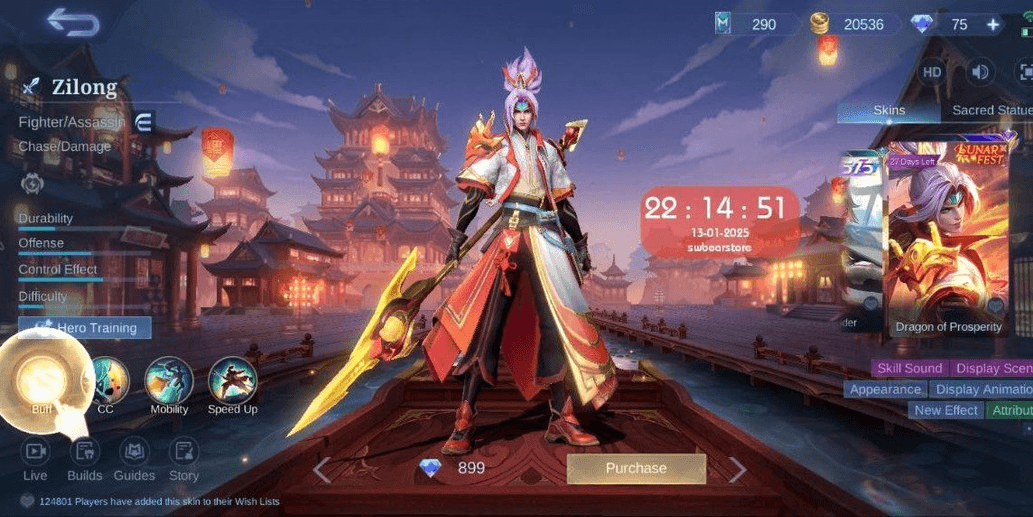Choose the New Effect tag

point(946,410)
